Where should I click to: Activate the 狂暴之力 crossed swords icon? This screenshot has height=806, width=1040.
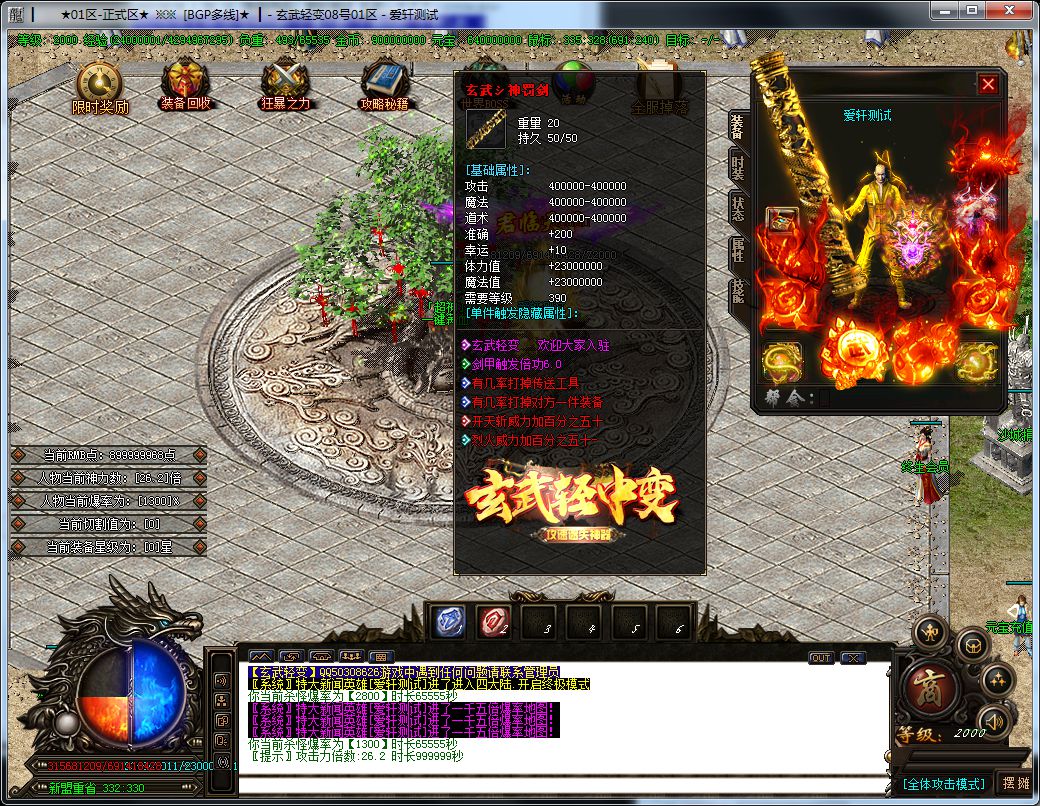pos(285,84)
